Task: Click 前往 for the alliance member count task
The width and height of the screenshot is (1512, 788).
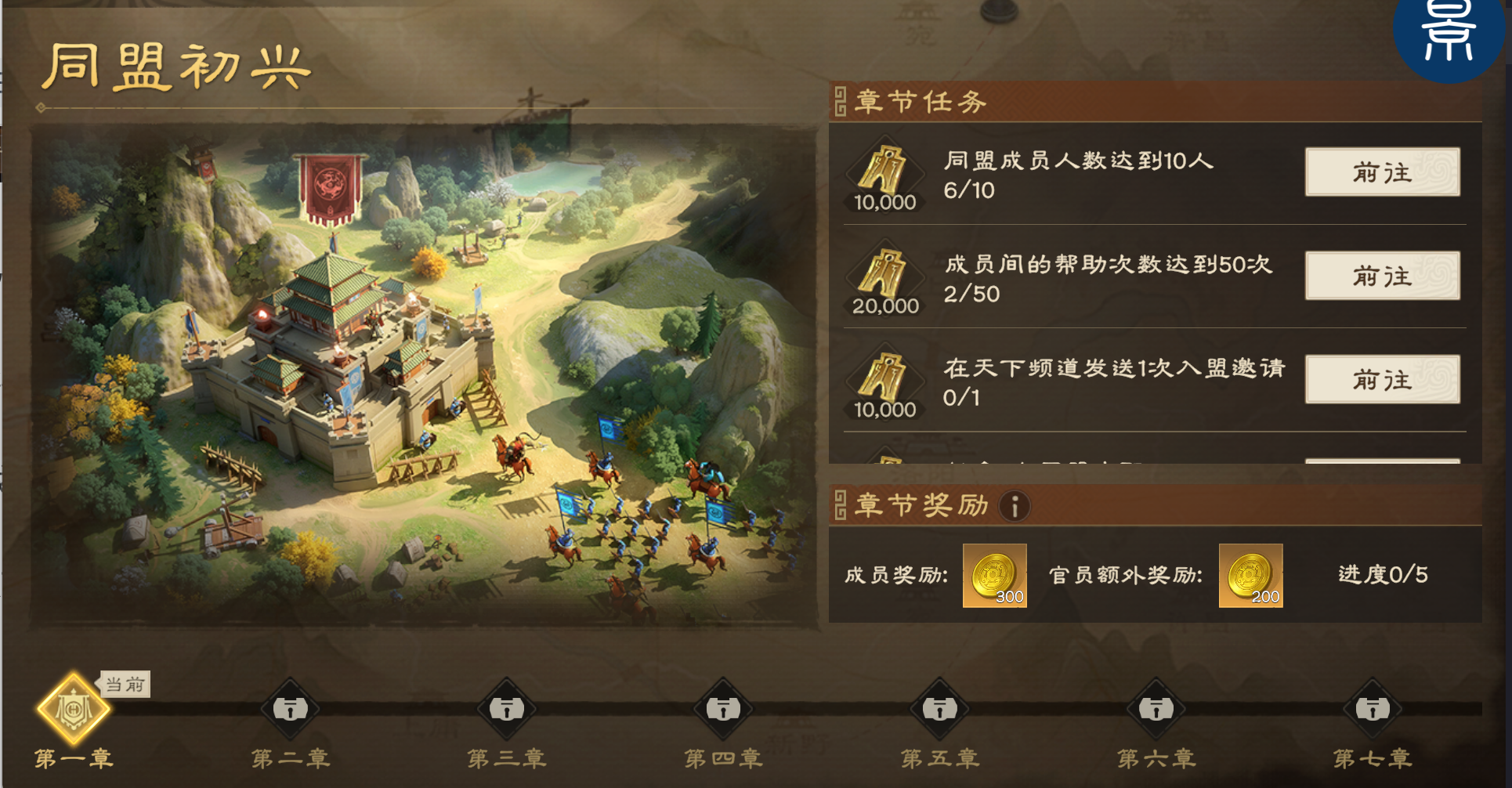Action: point(1383,172)
